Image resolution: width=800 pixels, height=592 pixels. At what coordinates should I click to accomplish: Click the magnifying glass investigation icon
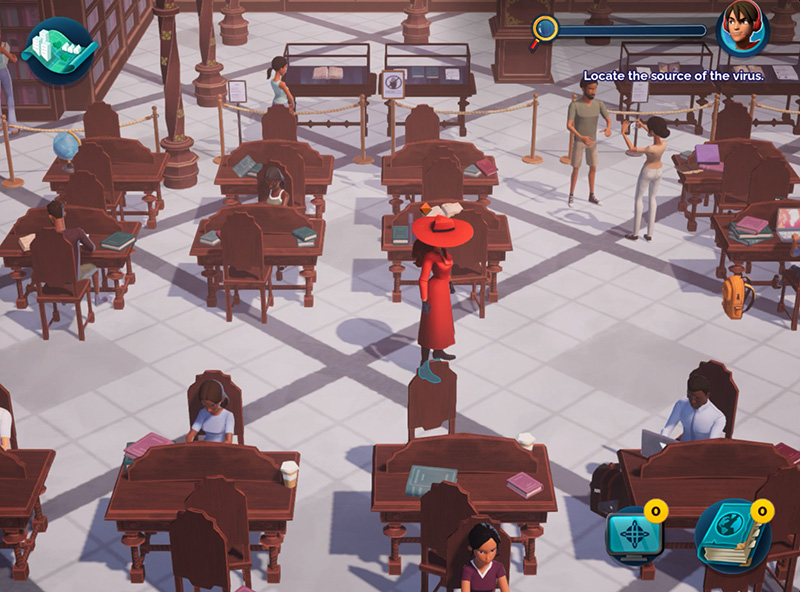[x=545, y=29]
